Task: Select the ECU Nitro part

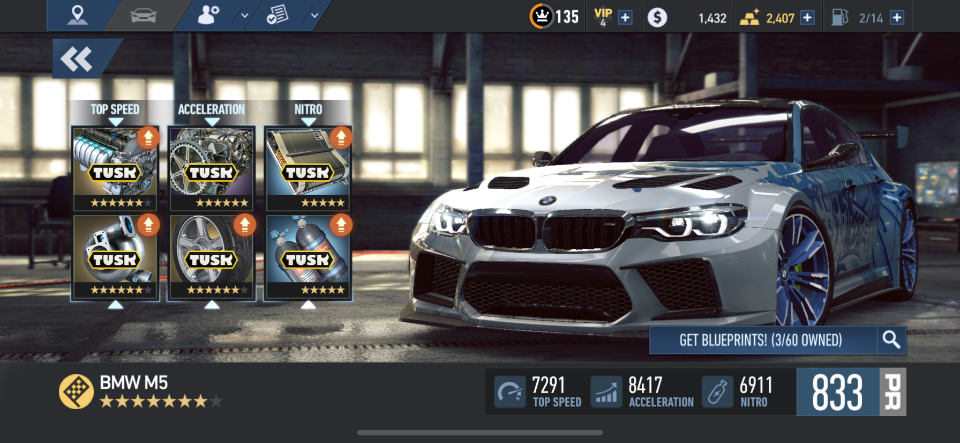Action: tap(308, 167)
